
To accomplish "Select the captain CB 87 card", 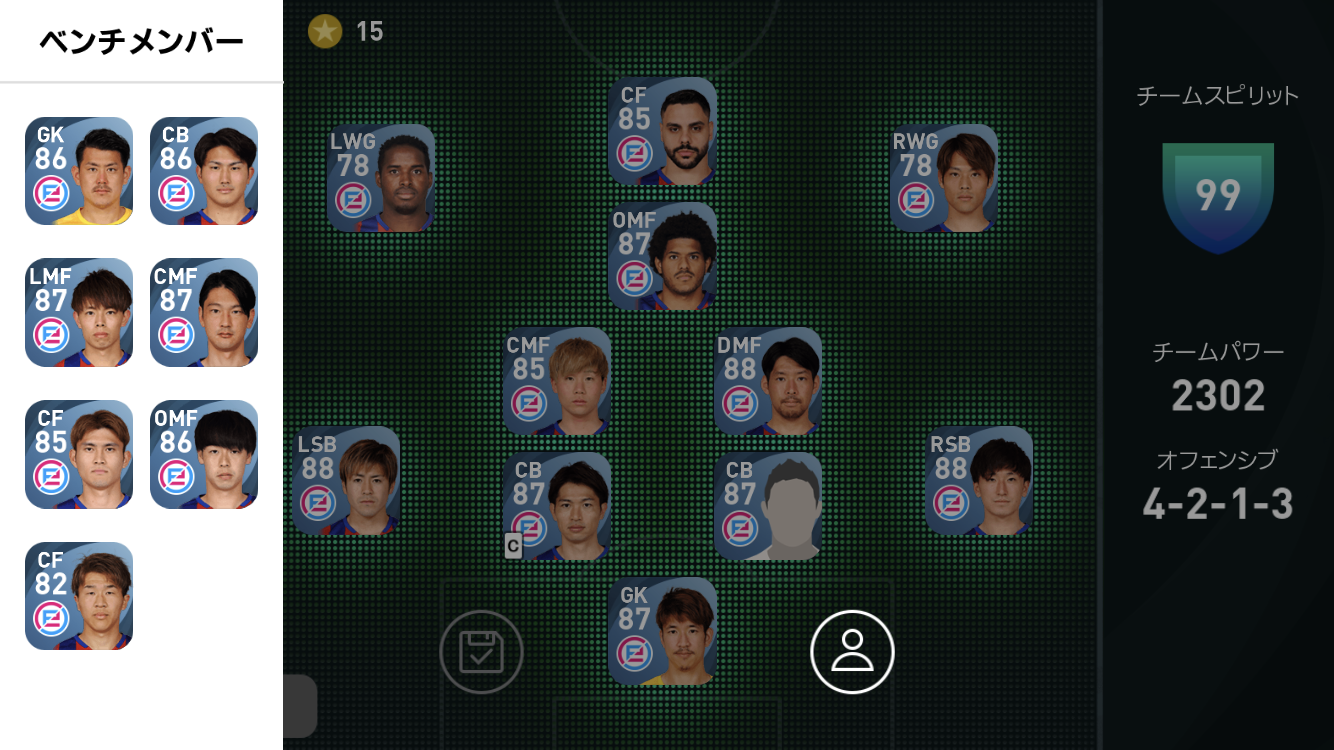I will pos(557,506).
